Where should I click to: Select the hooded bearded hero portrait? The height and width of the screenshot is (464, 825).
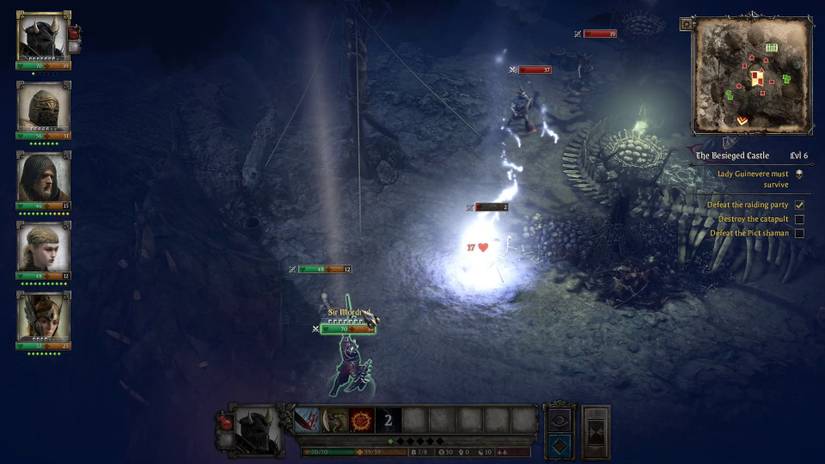43,177
